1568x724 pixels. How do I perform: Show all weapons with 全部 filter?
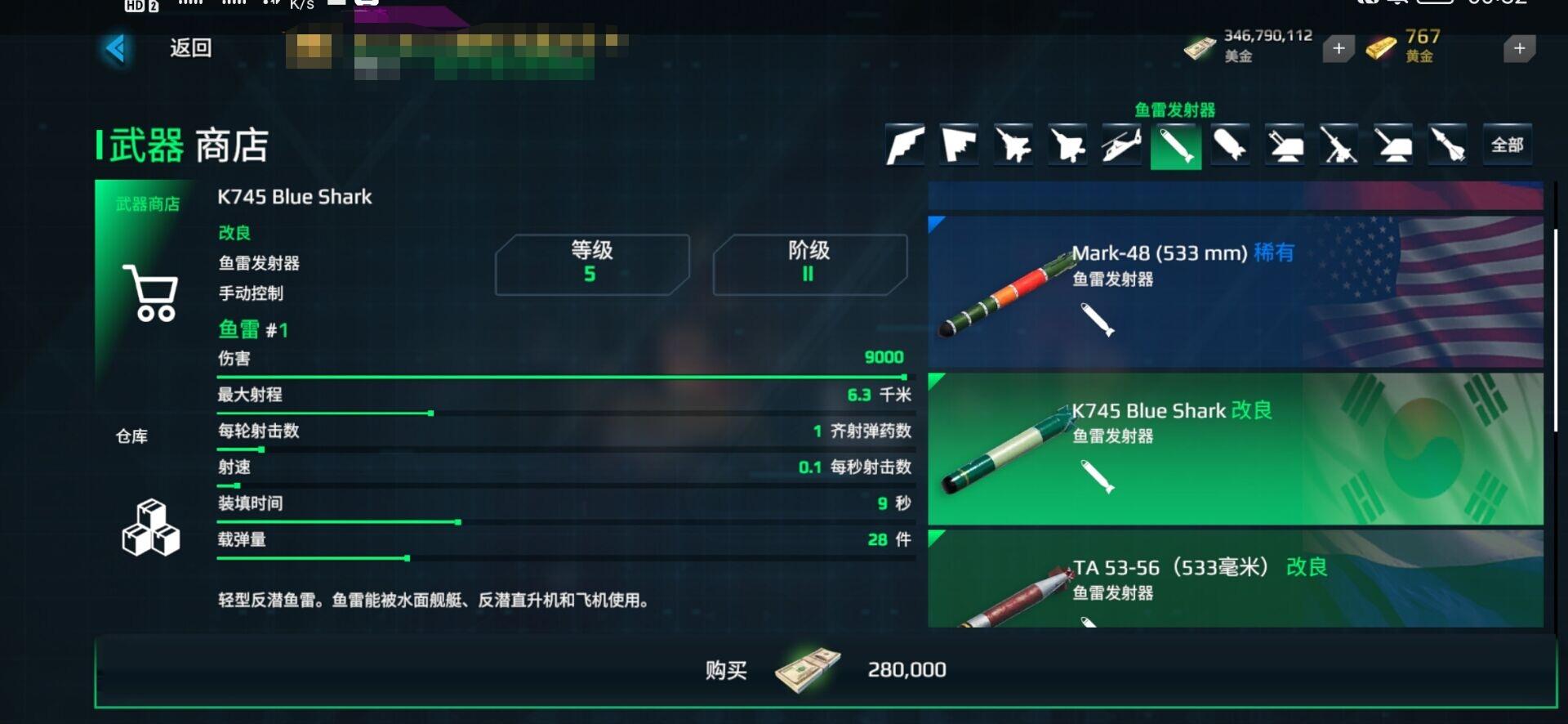tap(1507, 145)
